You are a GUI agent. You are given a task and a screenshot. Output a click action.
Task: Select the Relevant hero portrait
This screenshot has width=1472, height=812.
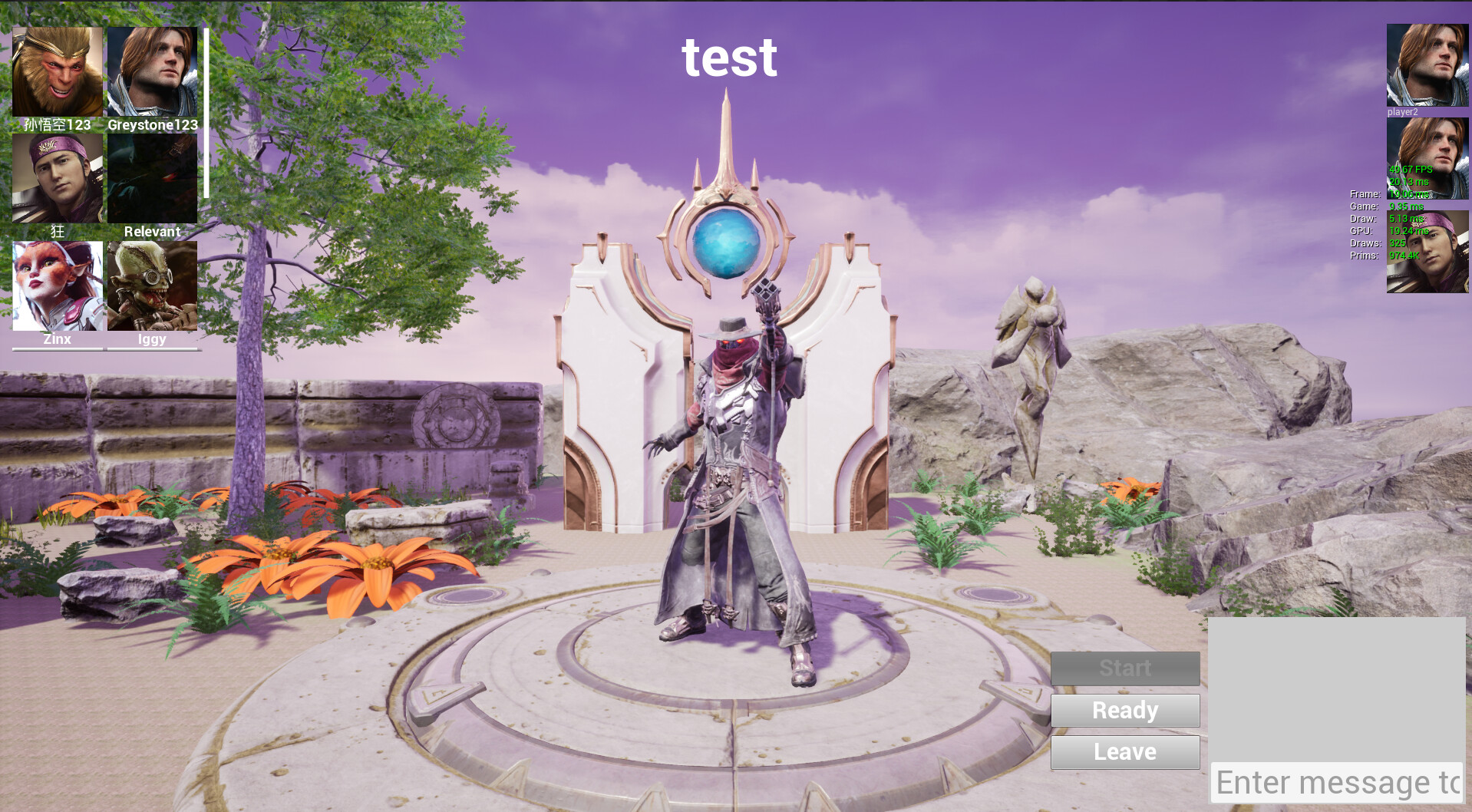pos(152,177)
